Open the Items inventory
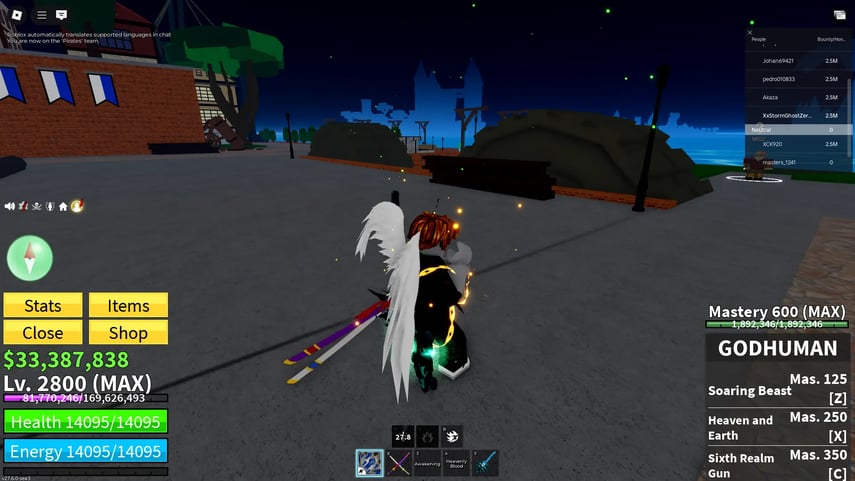The width and height of the screenshot is (855, 481). [x=128, y=306]
